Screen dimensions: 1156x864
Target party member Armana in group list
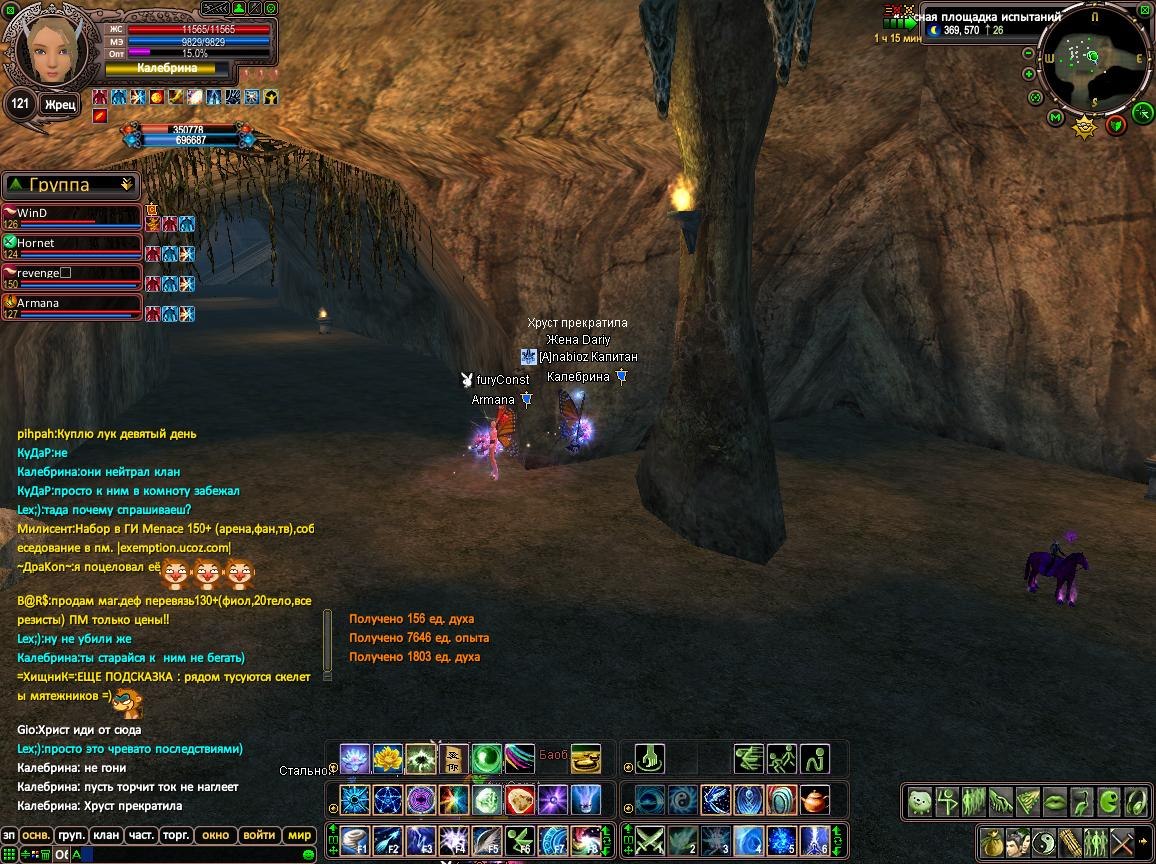click(x=72, y=304)
